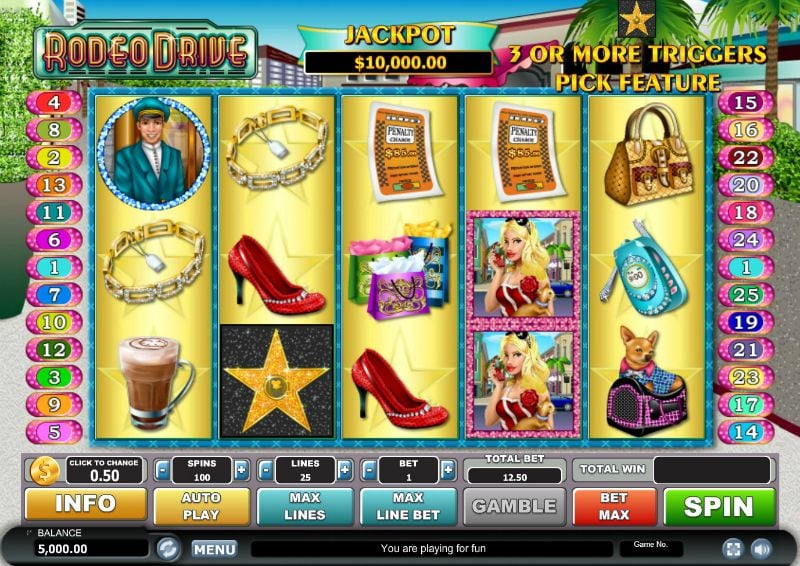
Task: Select payline 15 marker
Action: pos(746,102)
